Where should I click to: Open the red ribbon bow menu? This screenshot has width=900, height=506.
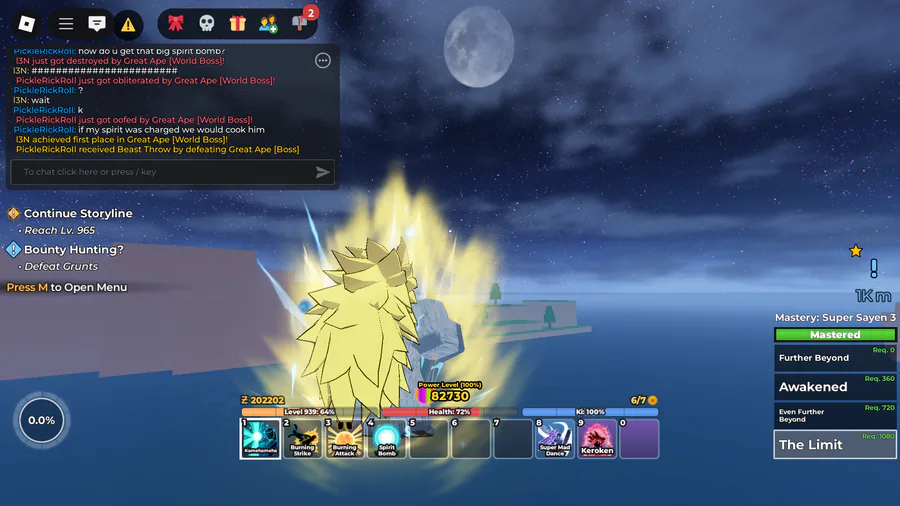click(x=176, y=23)
